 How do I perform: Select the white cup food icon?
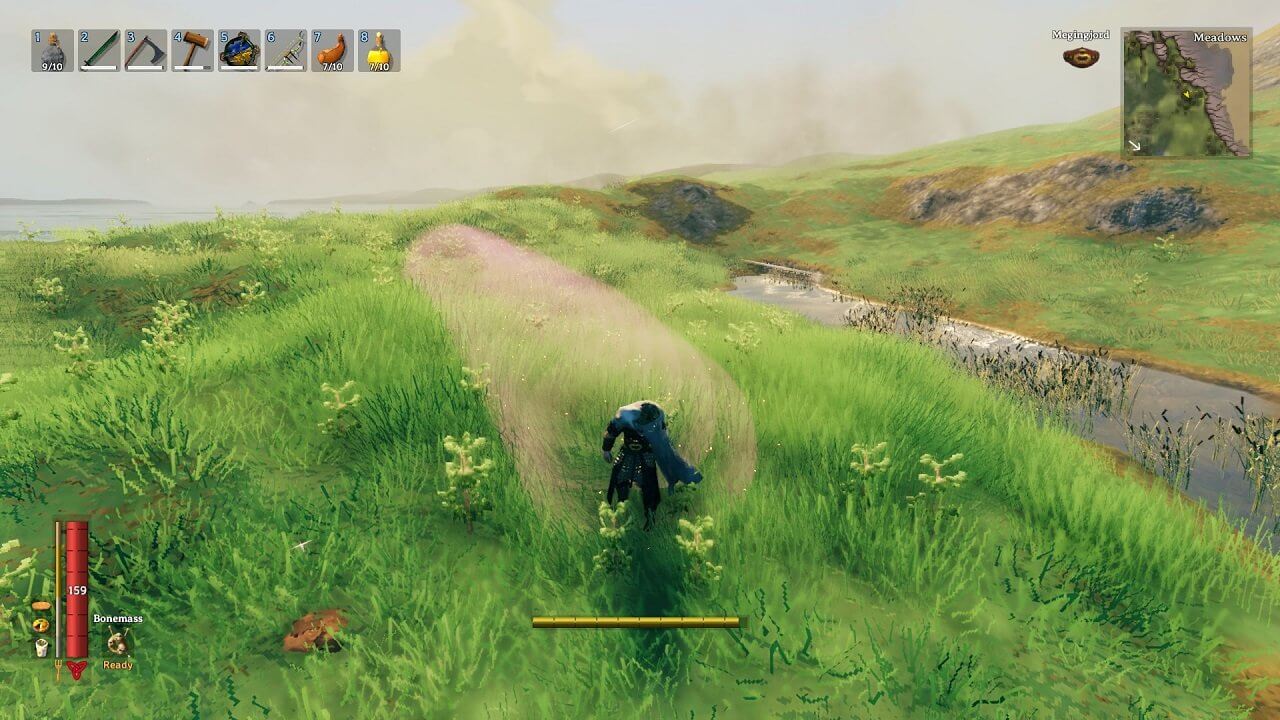tap(41, 647)
